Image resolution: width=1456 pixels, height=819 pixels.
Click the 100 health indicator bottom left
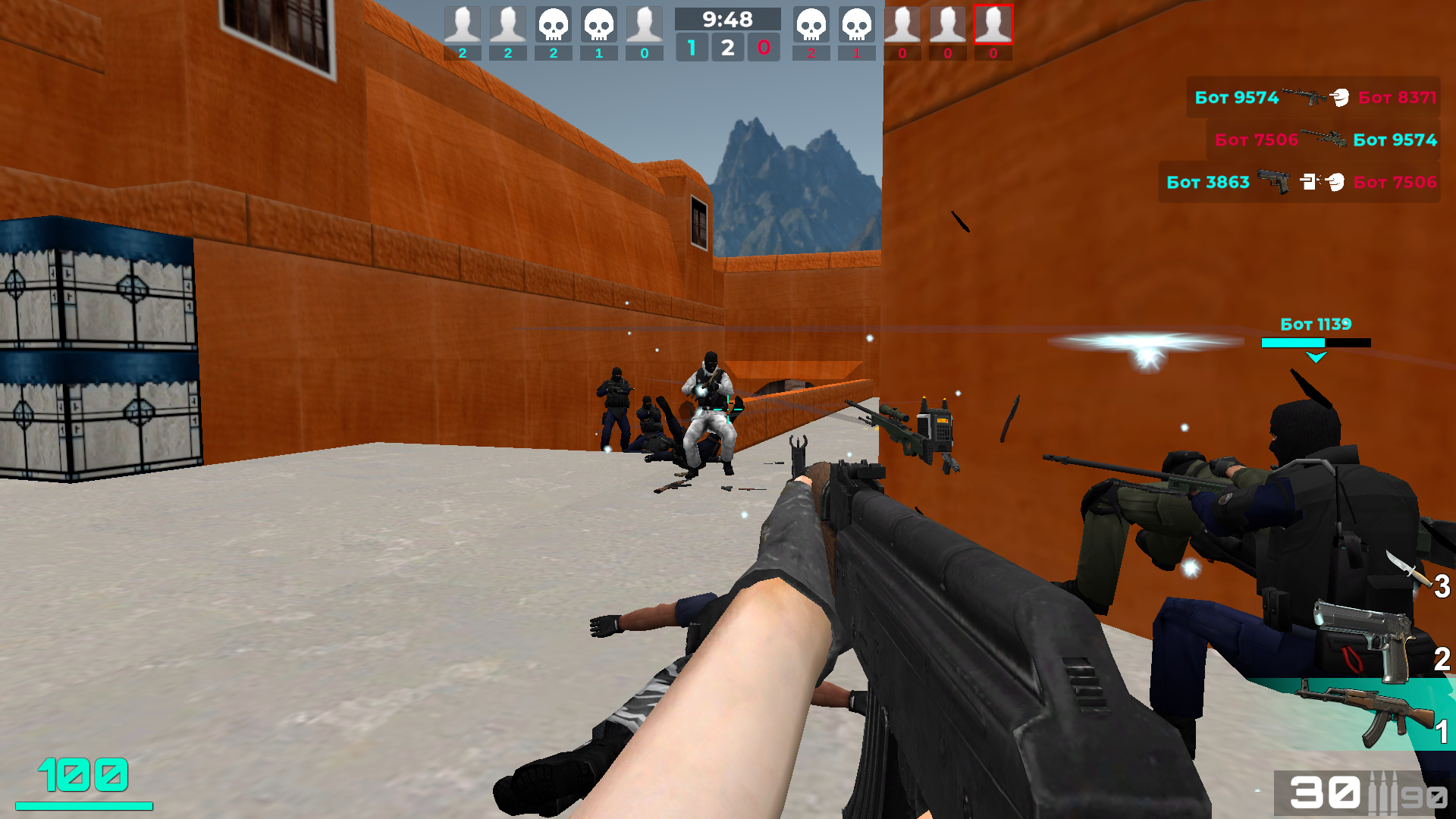pos(83,775)
